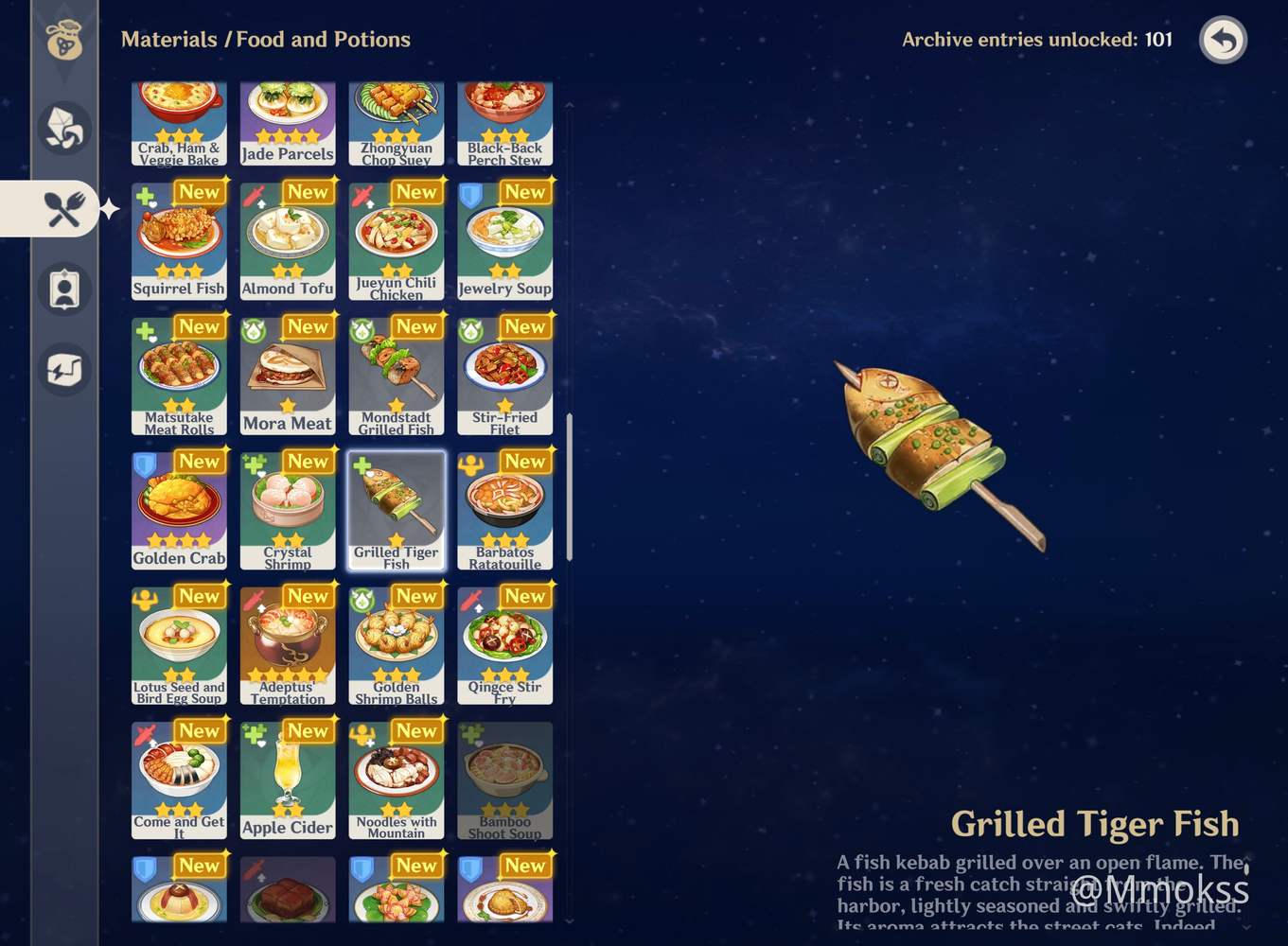Select the highlighted Grilled Tiger Fish entry
The height and width of the screenshot is (946, 1288).
(x=397, y=509)
